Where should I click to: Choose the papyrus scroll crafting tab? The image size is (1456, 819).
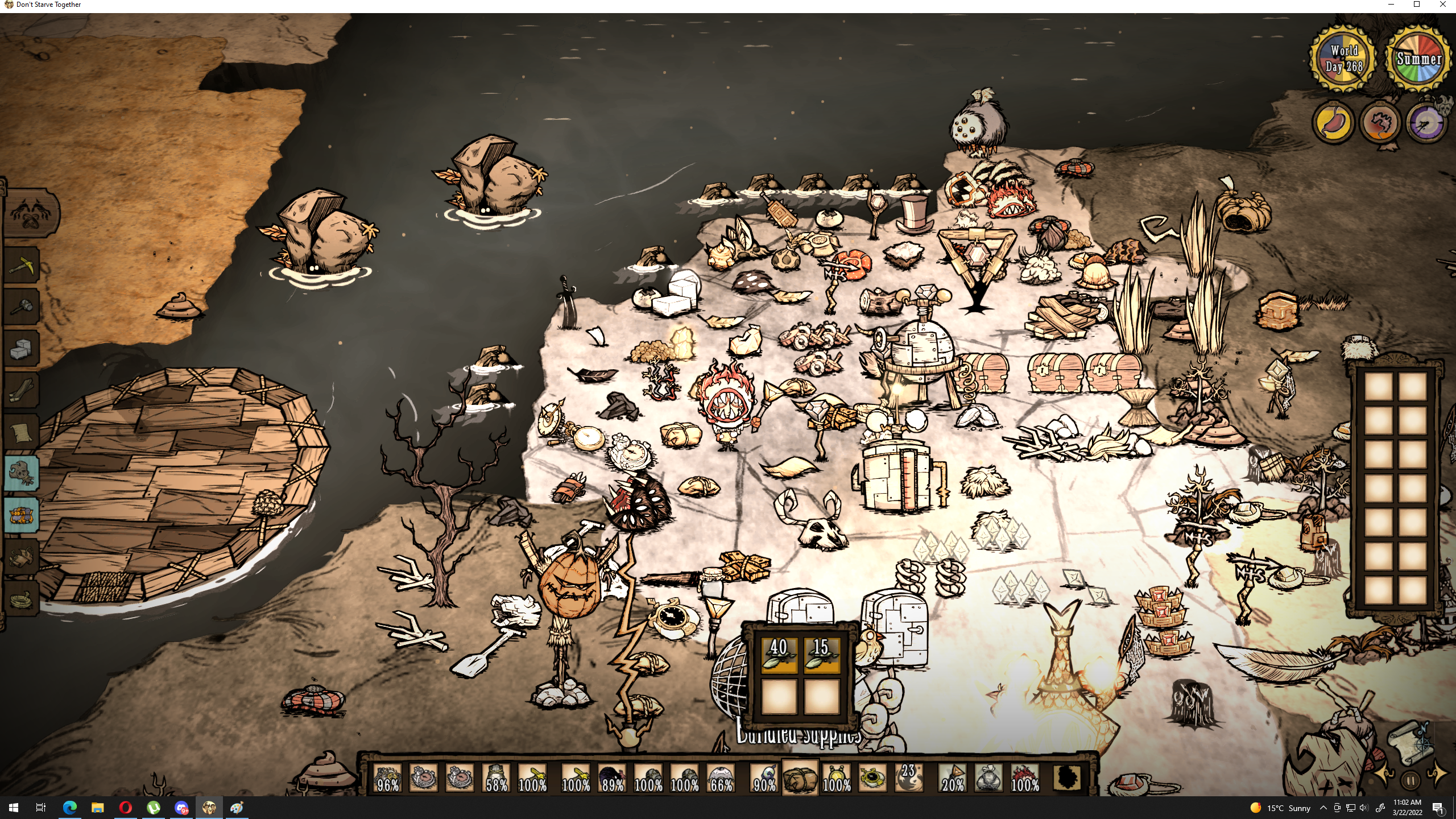(x=22, y=432)
